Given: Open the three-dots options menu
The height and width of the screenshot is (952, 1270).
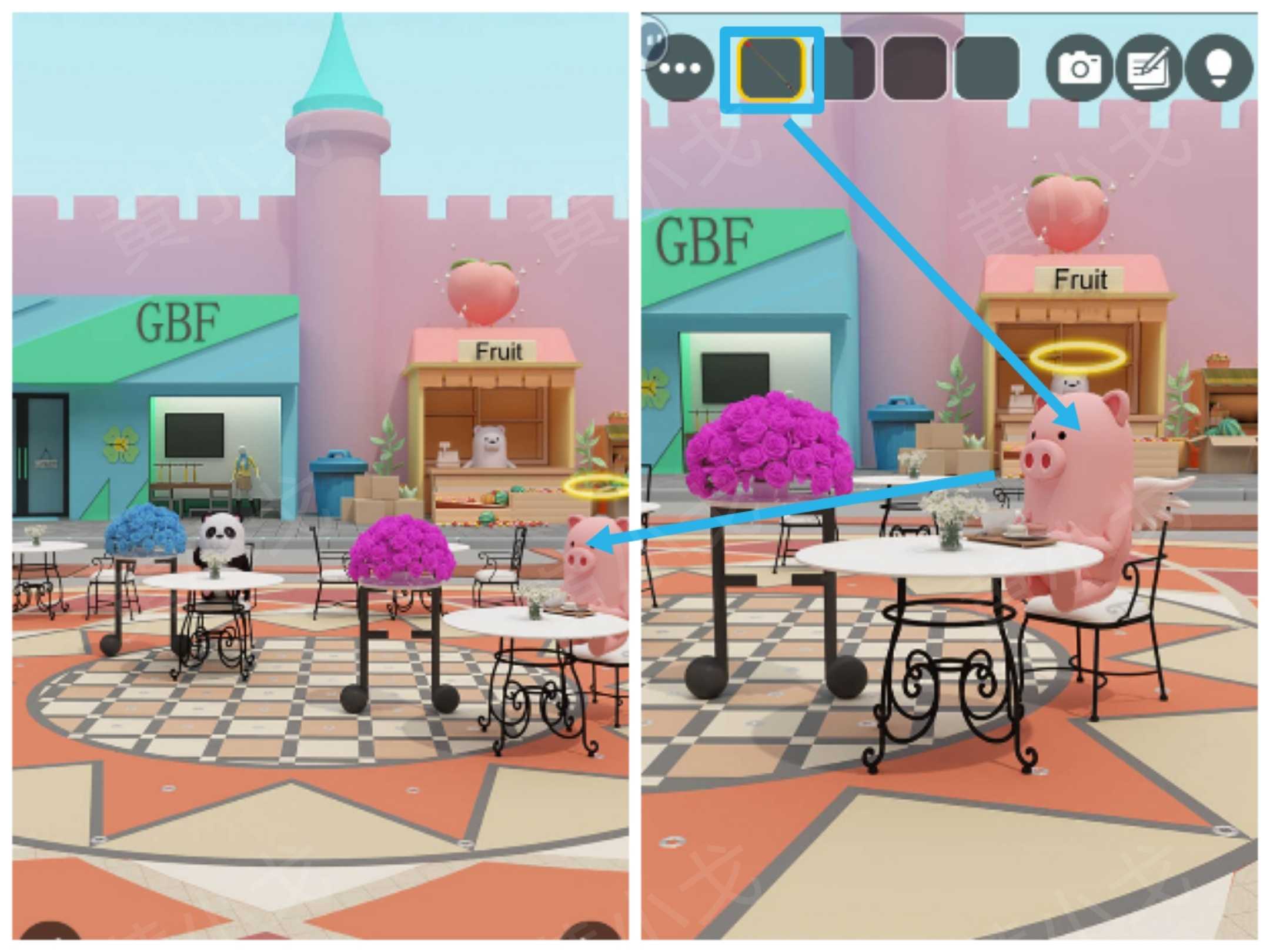Looking at the screenshot, I should coord(680,69).
